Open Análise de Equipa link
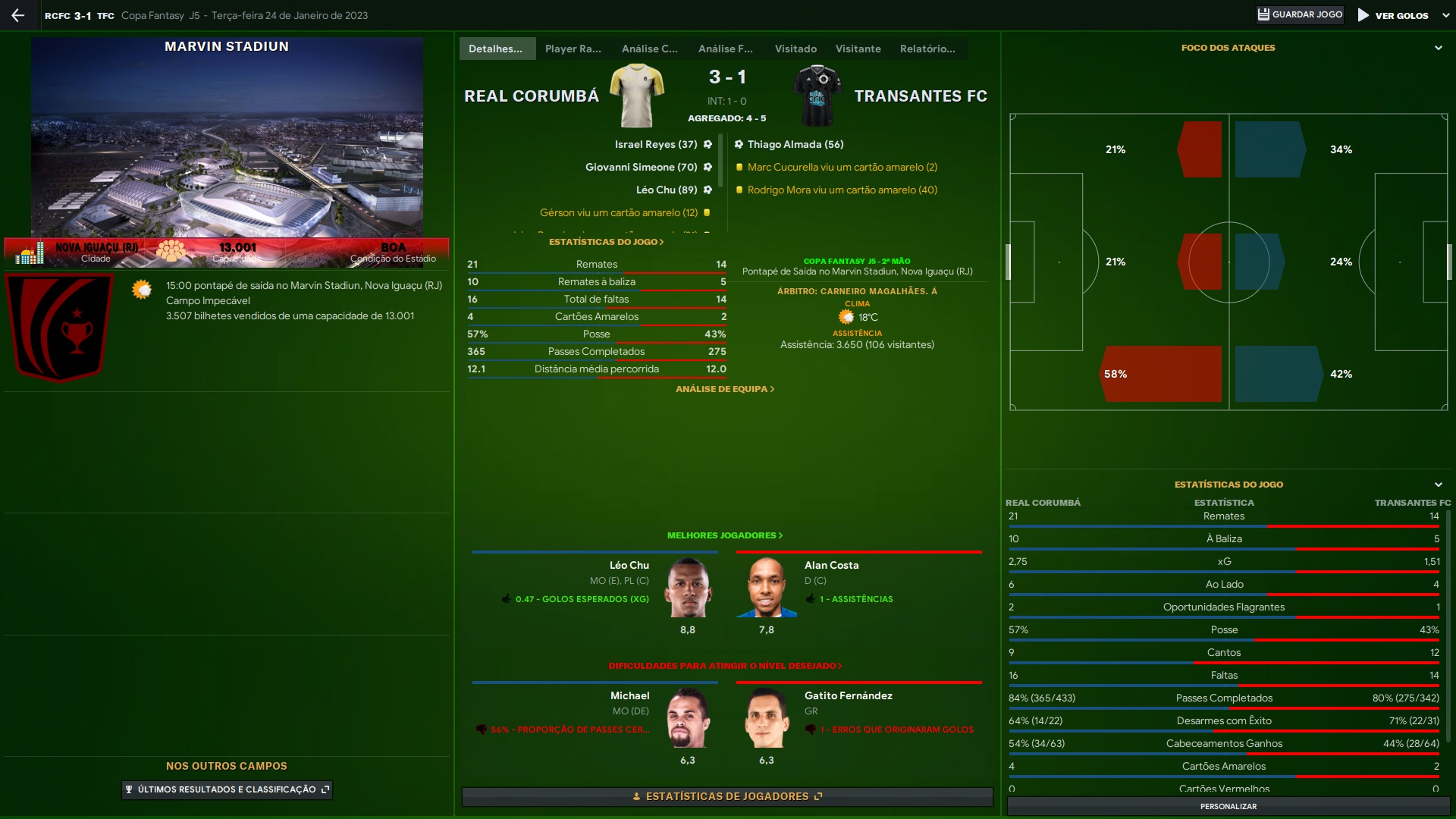 click(725, 389)
